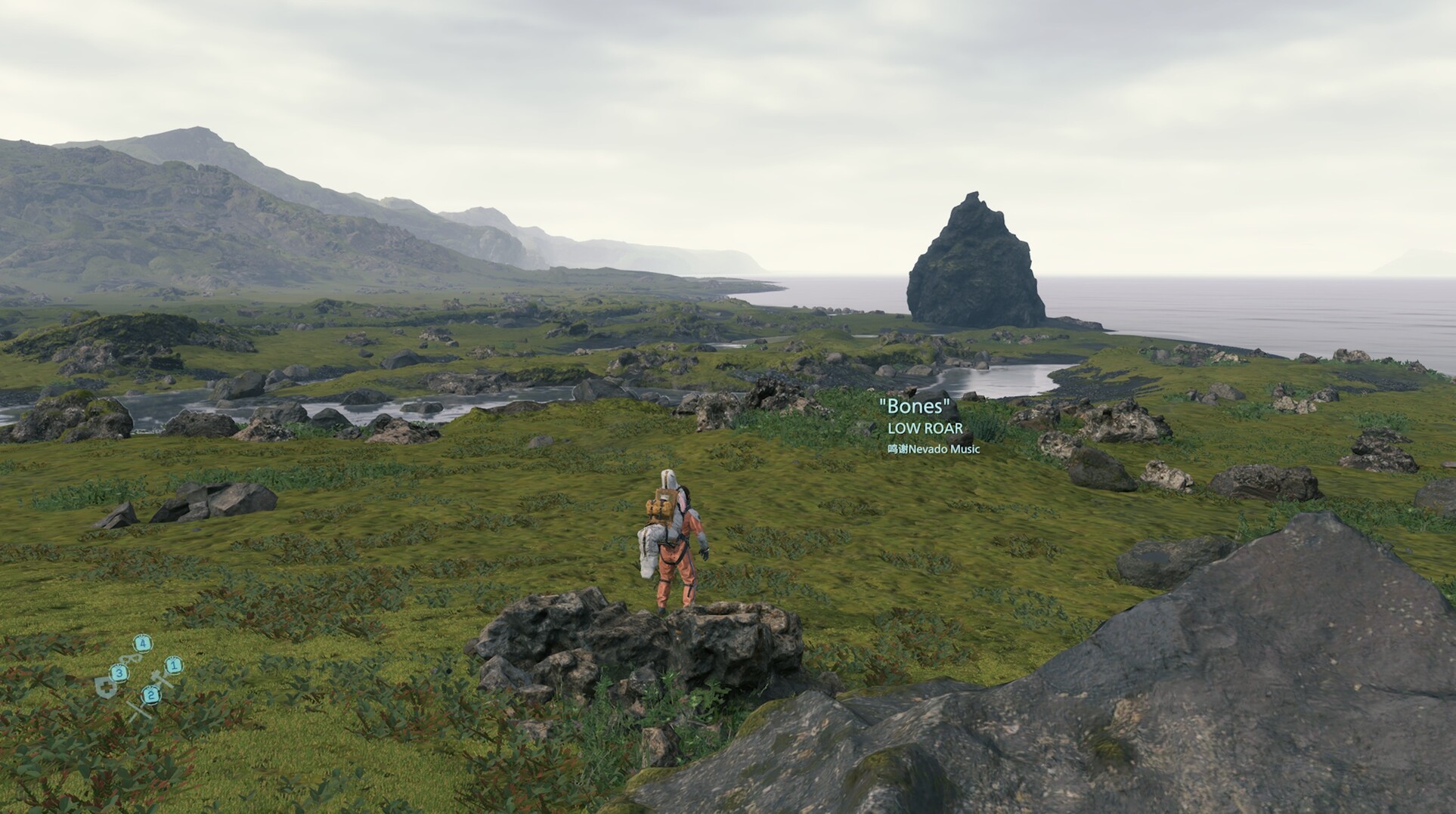
Task: Choose the shield with cross icon
Action: (104, 686)
